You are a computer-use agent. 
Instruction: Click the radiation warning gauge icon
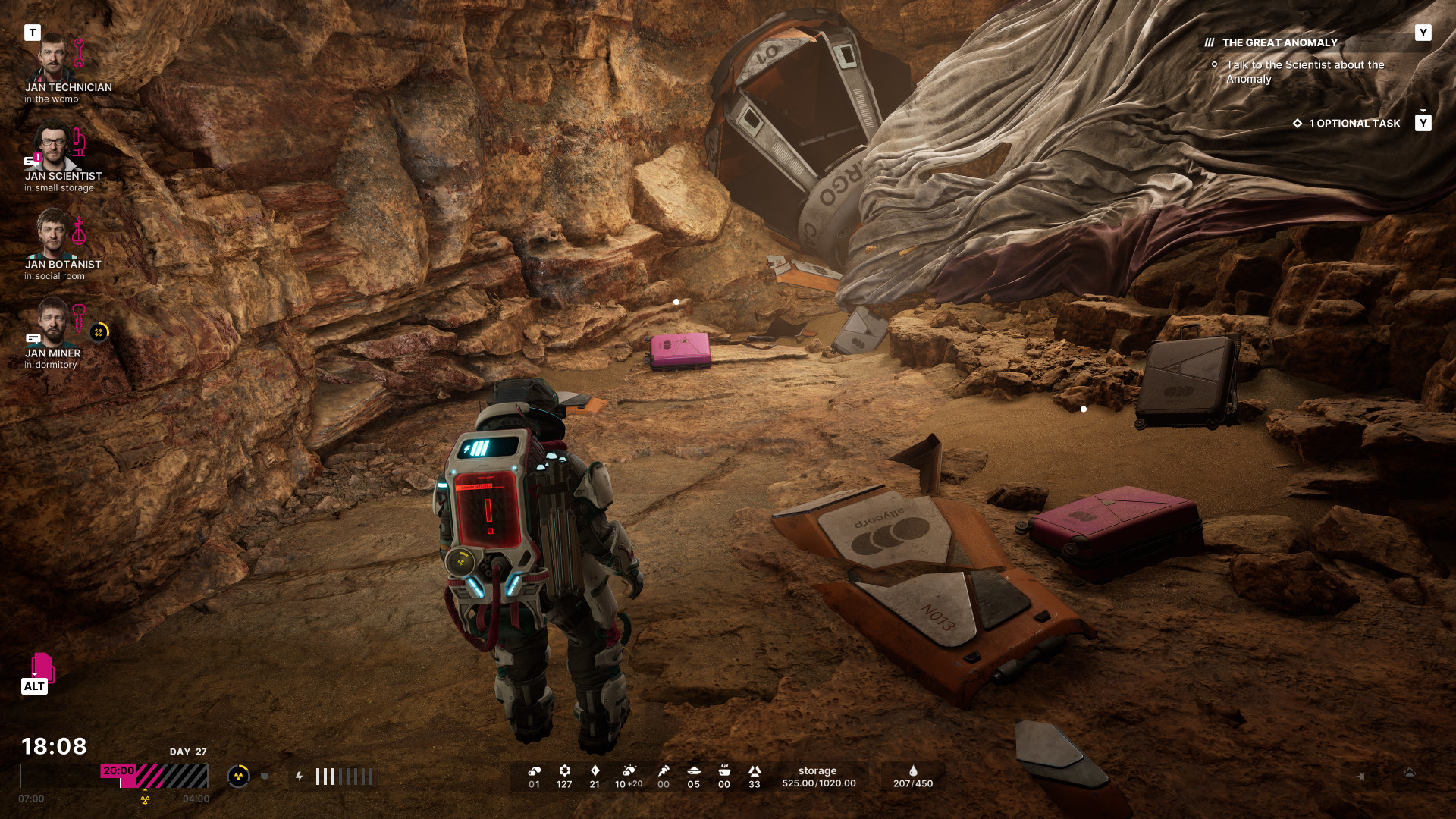click(238, 777)
